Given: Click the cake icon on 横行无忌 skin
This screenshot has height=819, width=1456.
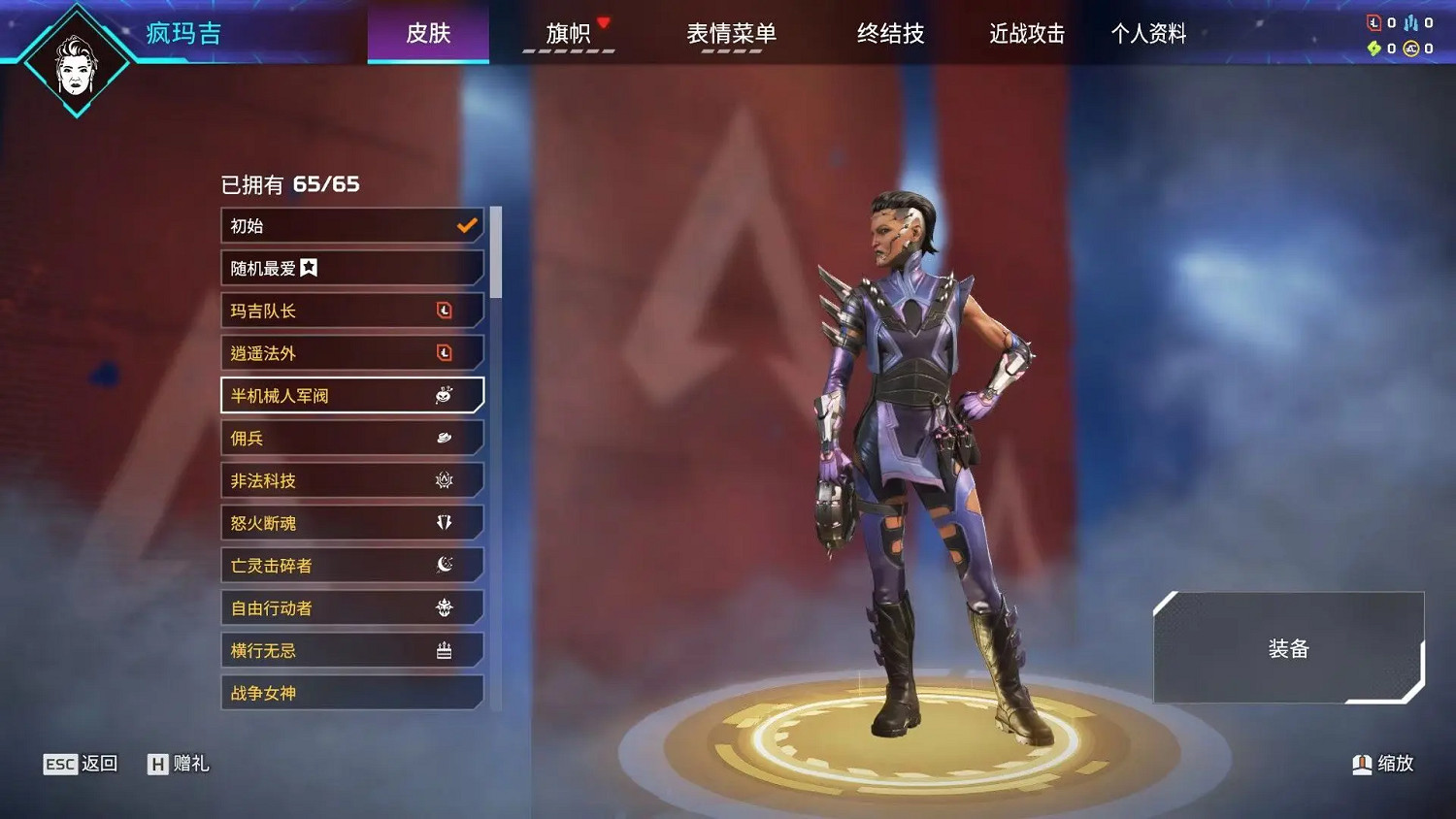Looking at the screenshot, I should (445, 649).
